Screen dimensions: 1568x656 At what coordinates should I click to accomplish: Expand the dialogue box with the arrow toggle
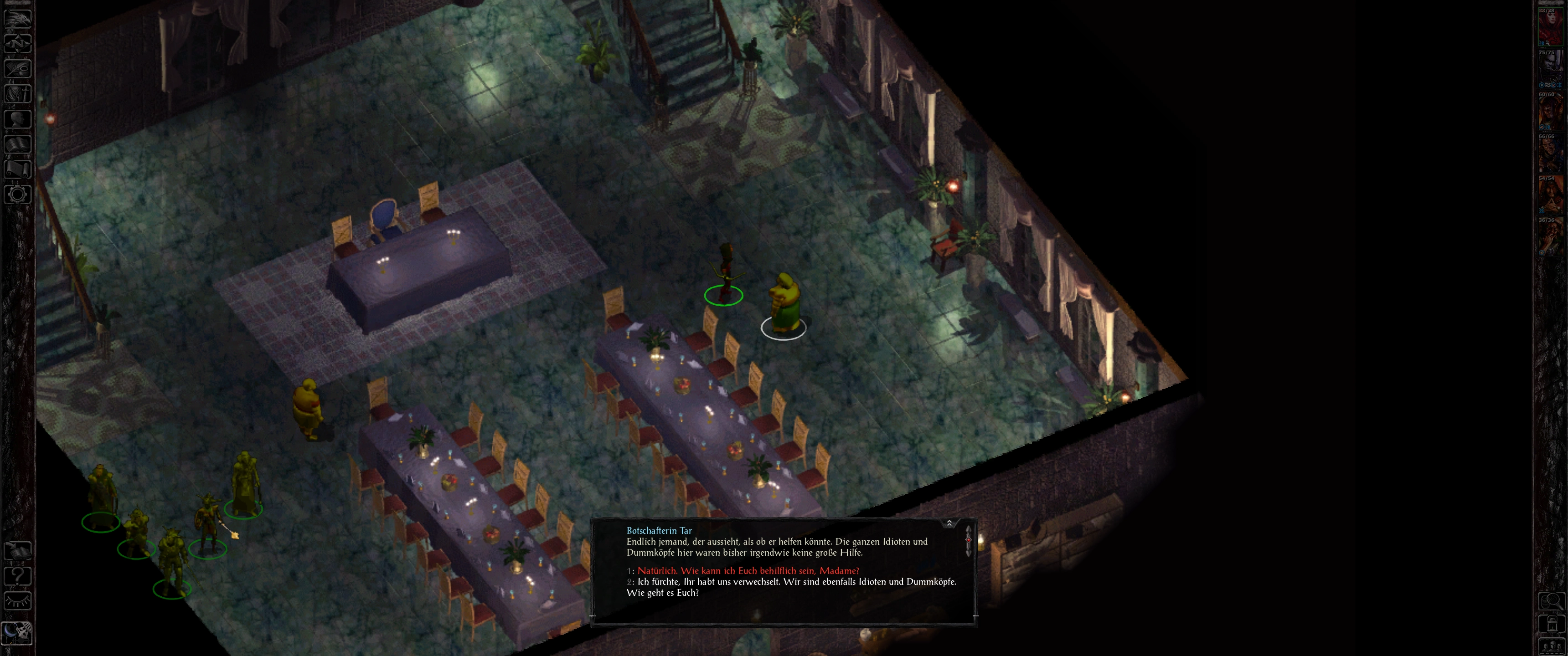[x=949, y=523]
